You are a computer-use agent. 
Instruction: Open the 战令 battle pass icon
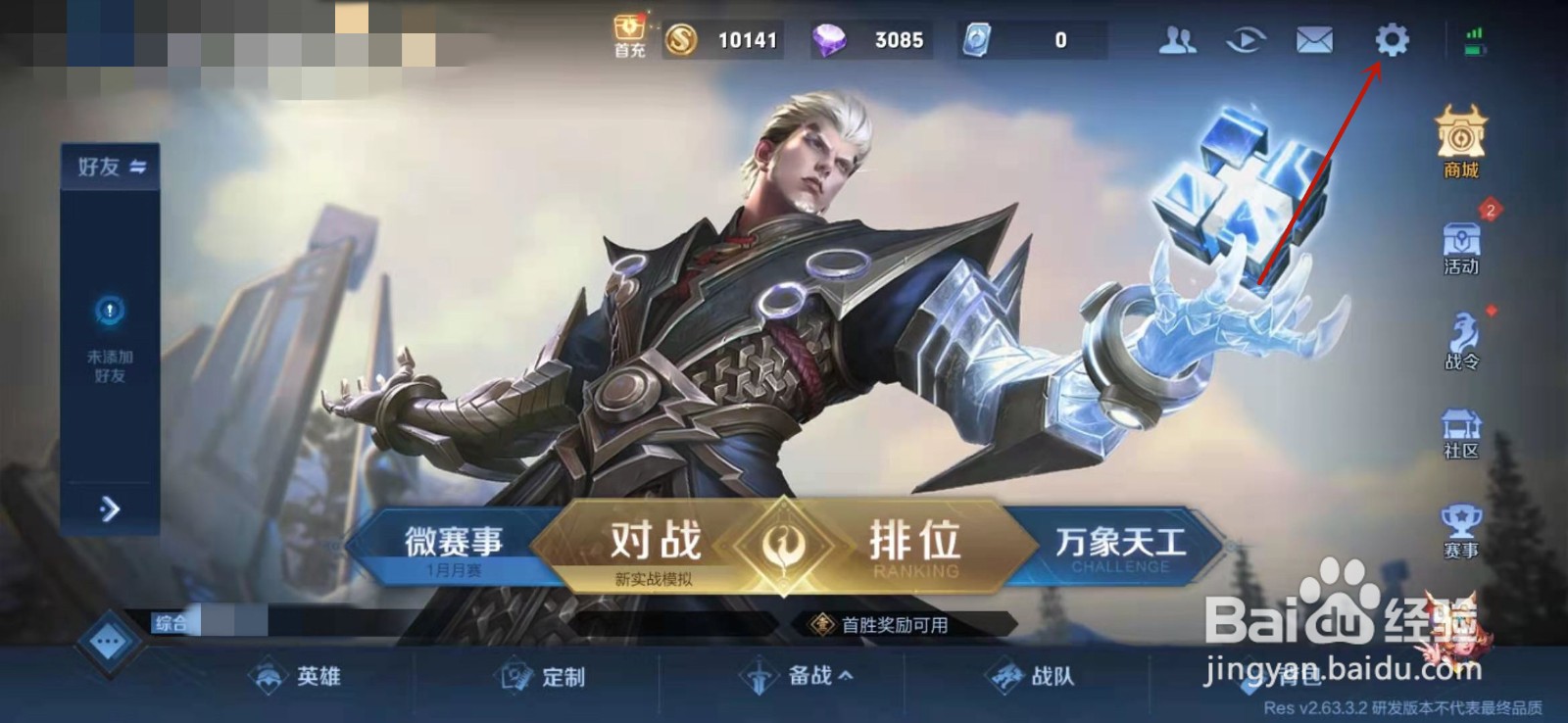click(x=1460, y=341)
